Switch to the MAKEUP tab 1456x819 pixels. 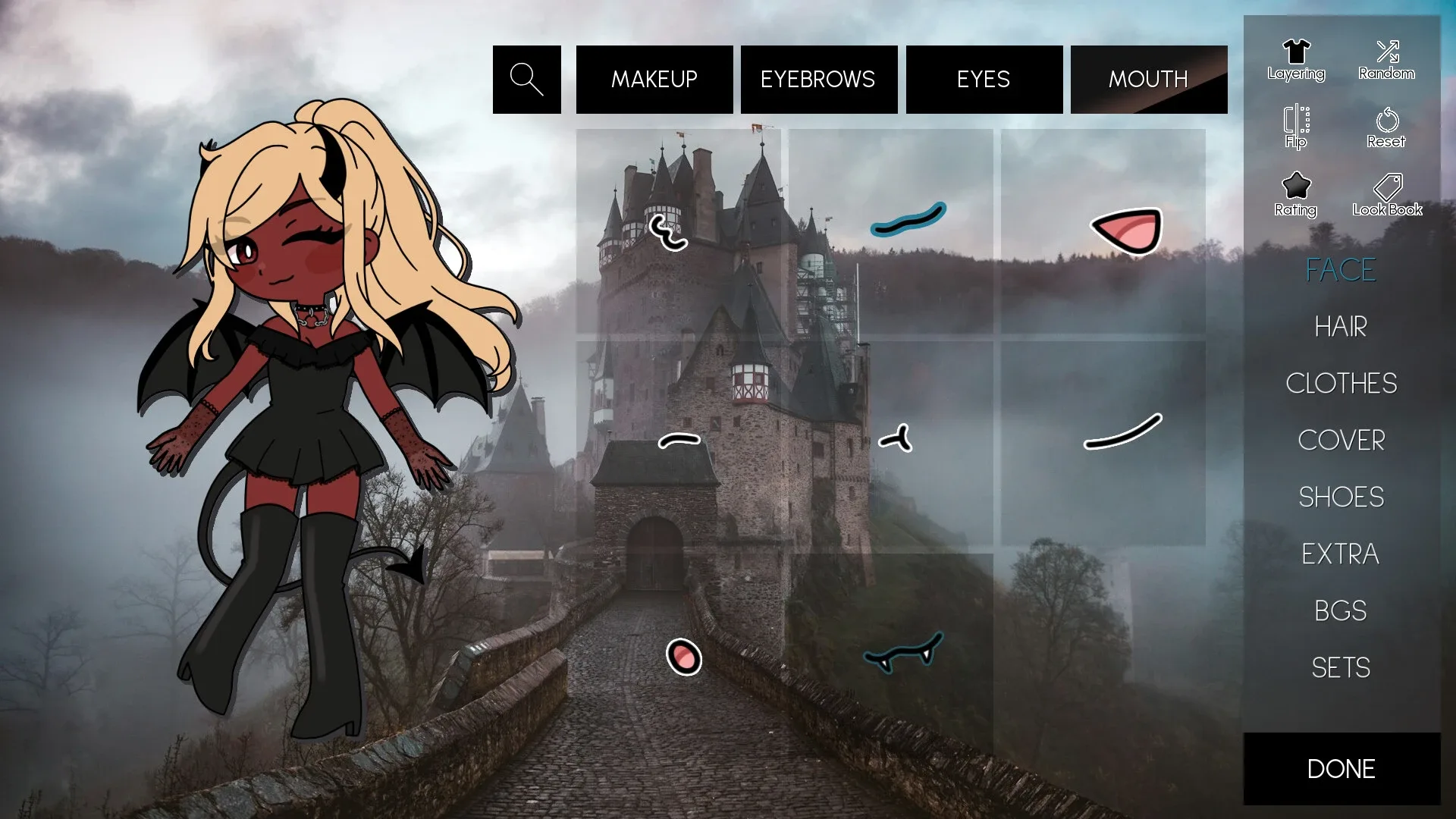(x=654, y=79)
